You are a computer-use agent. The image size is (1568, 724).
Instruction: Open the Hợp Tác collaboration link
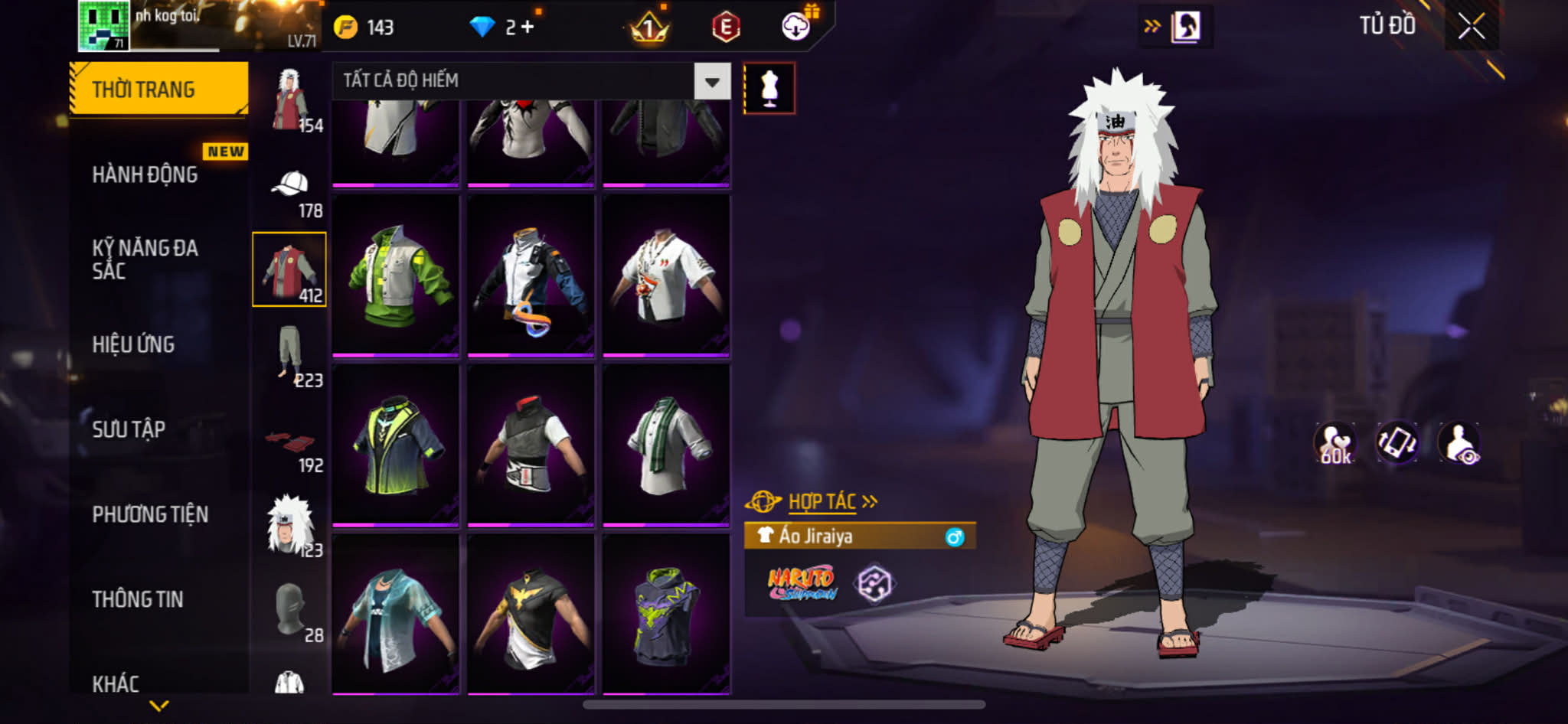coord(822,502)
